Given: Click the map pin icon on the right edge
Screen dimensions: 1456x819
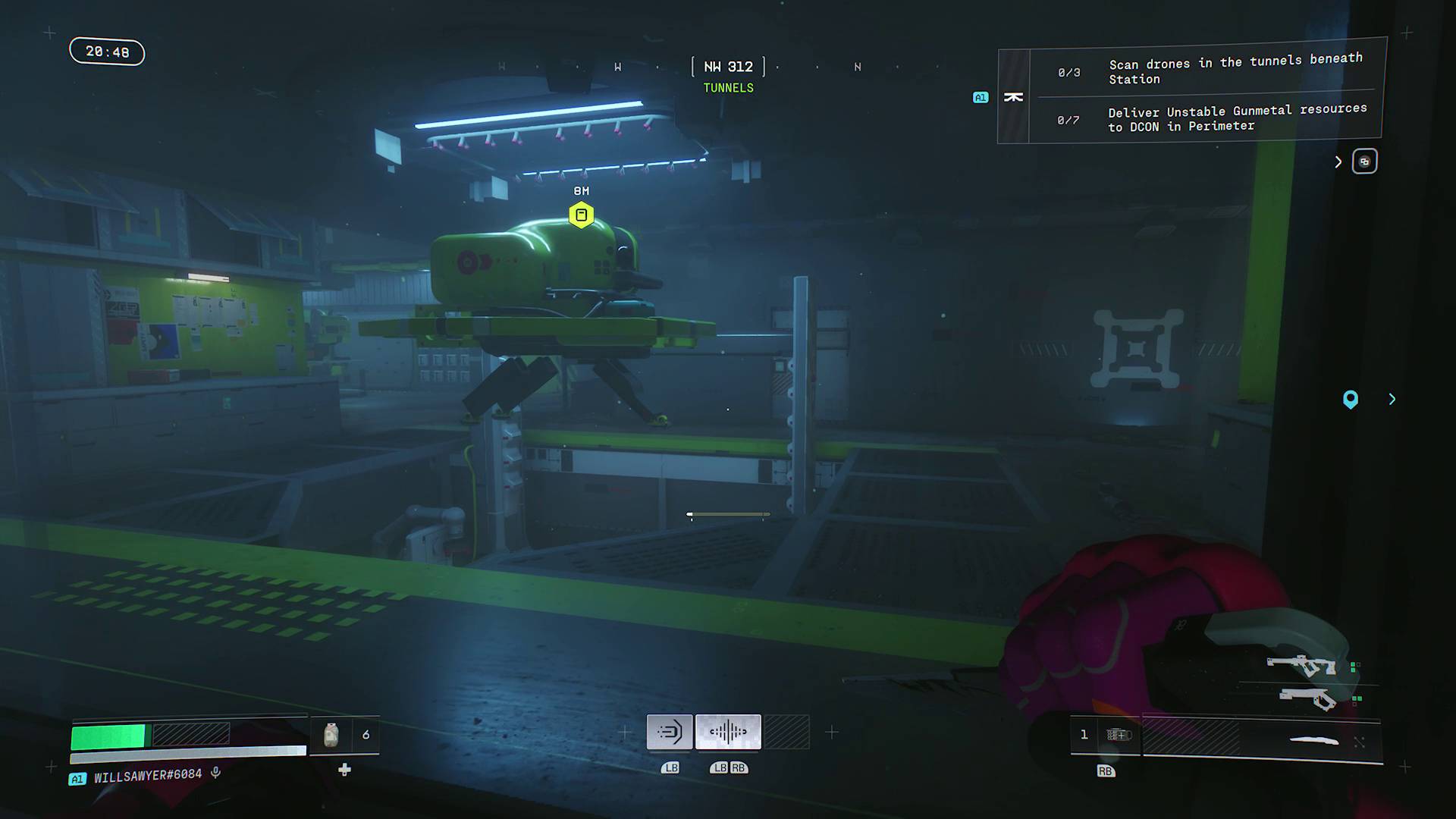Looking at the screenshot, I should tap(1351, 400).
